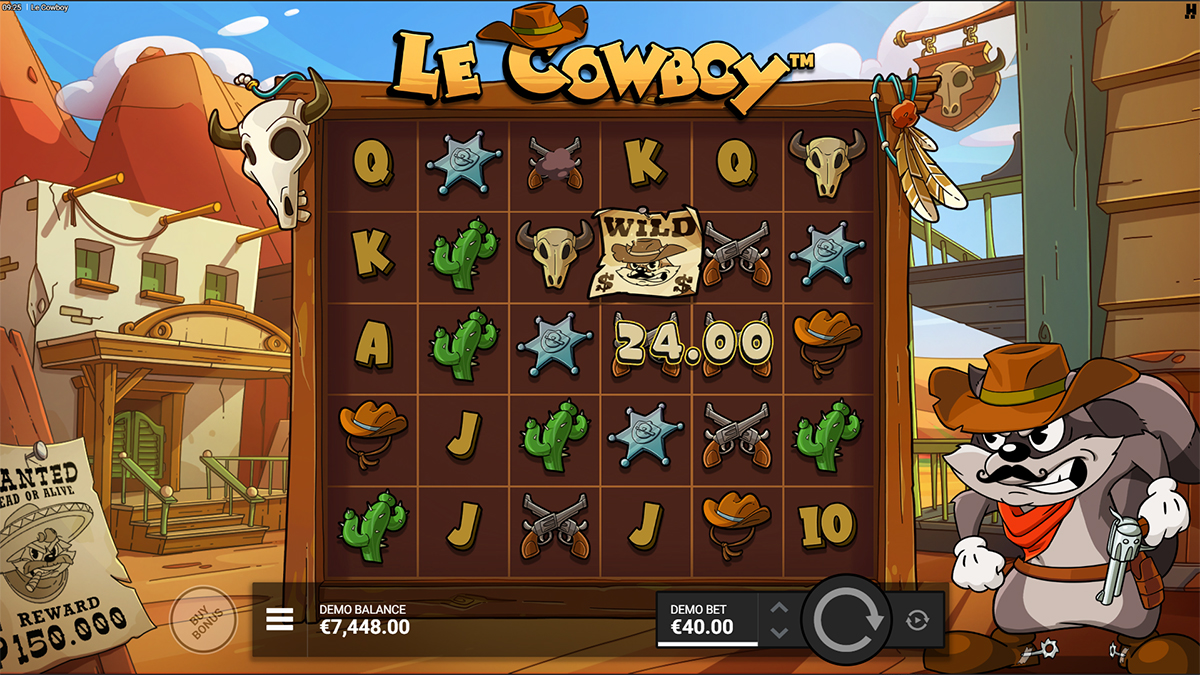Open the Buy Bonus feature
This screenshot has width=1200, height=675.
pyautogui.click(x=203, y=619)
